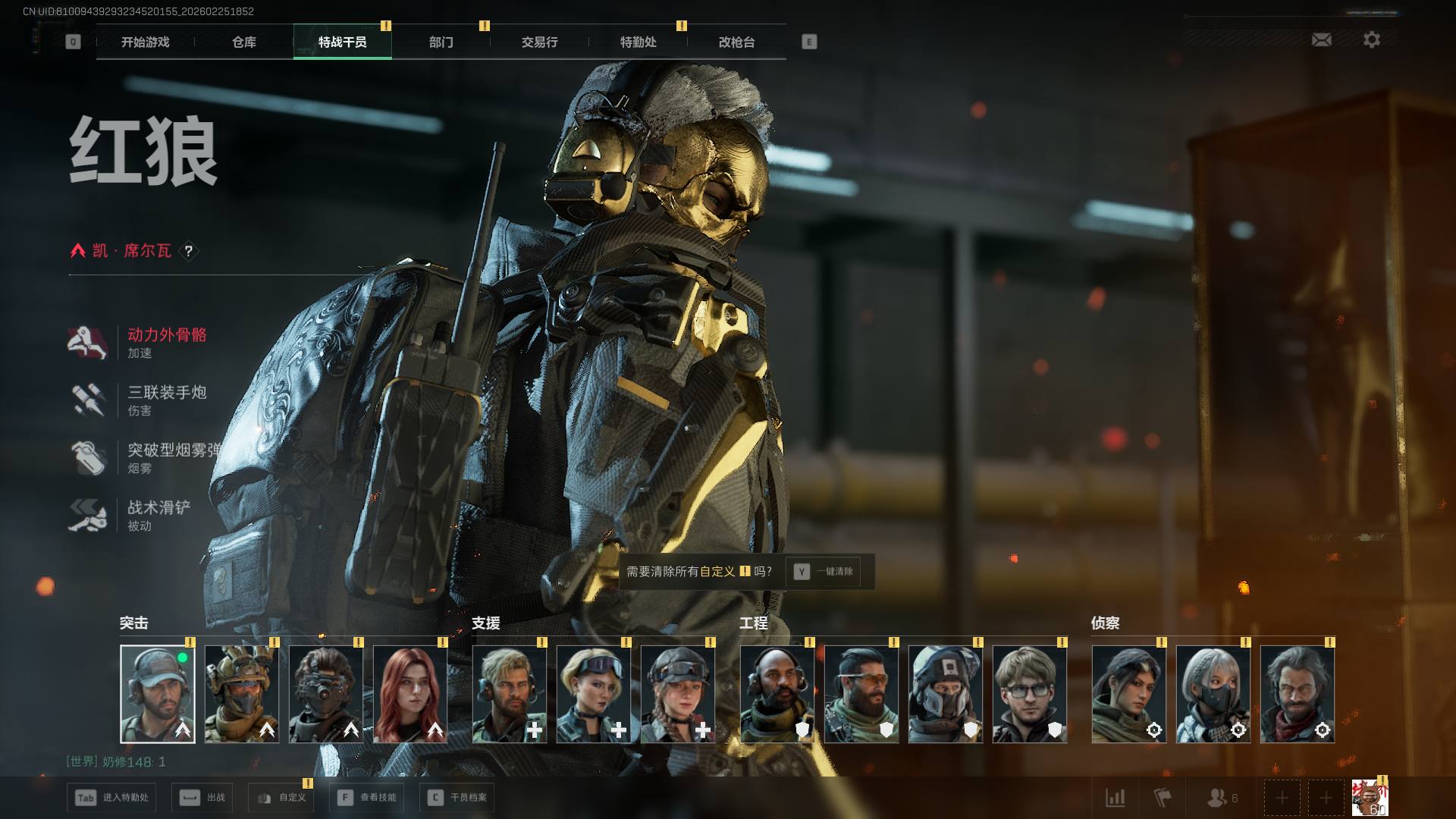Image resolution: width=1456 pixels, height=819 pixels.
Task: Click the 一键清除 button
Action: click(824, 572)
